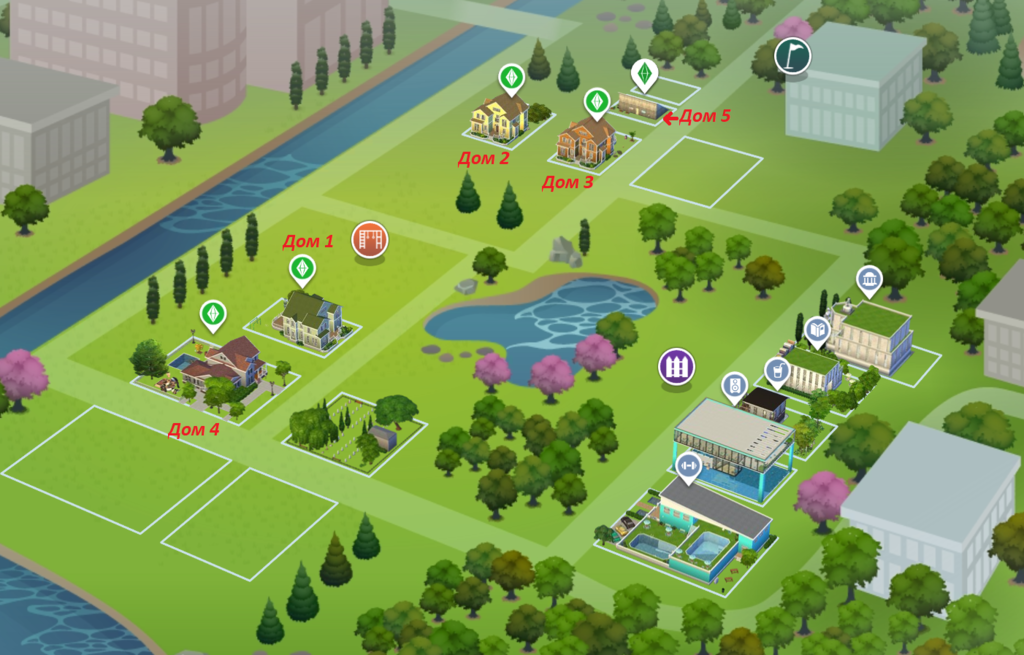Click the plumbob marker above Дом 3
Viewport: 1024px width, 655px height.
coord(597,101)
